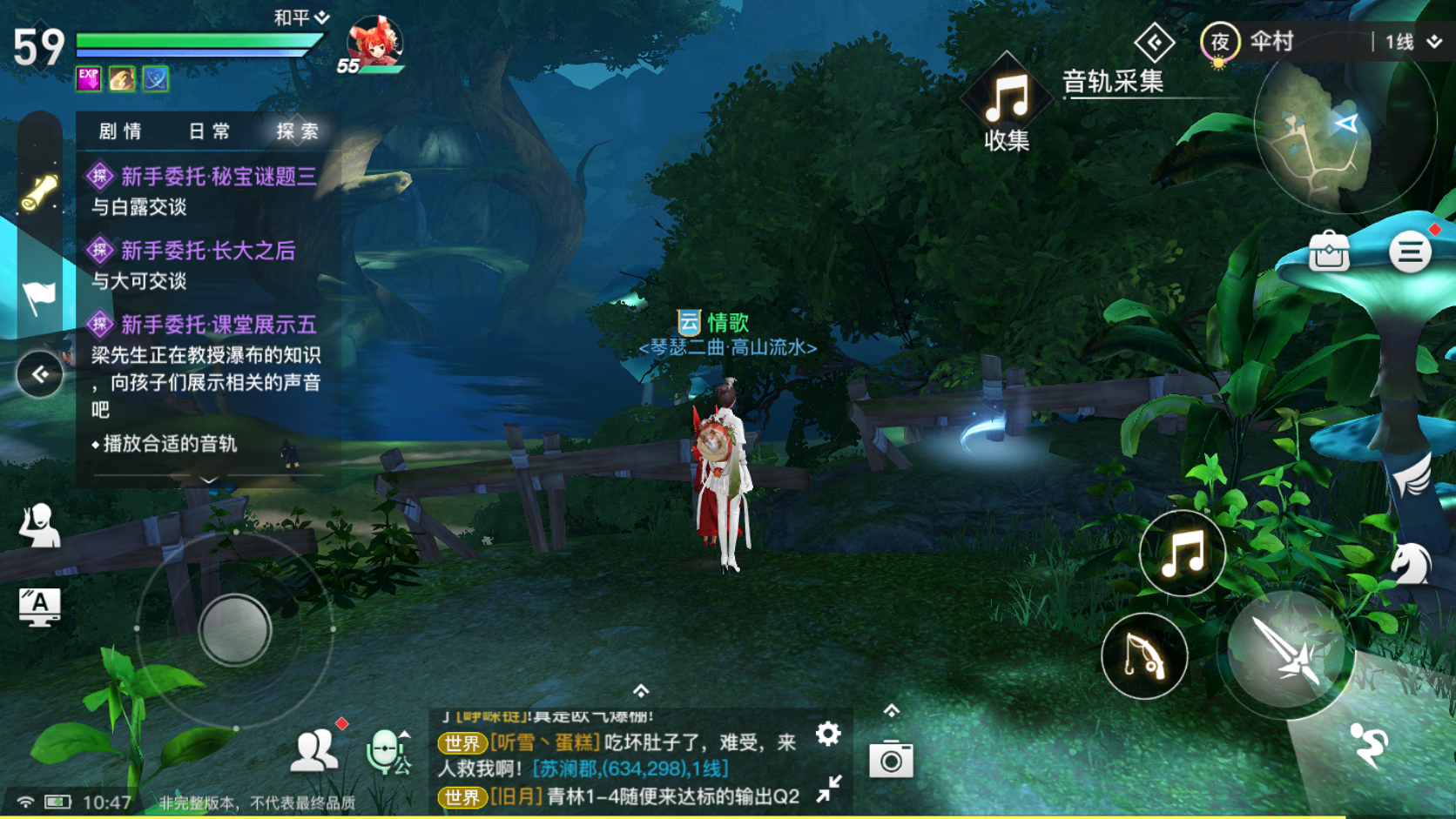Click the red-haired pet portrait
The height and width of the screenshot is (819, 1456).
click(x=374, y=44)
